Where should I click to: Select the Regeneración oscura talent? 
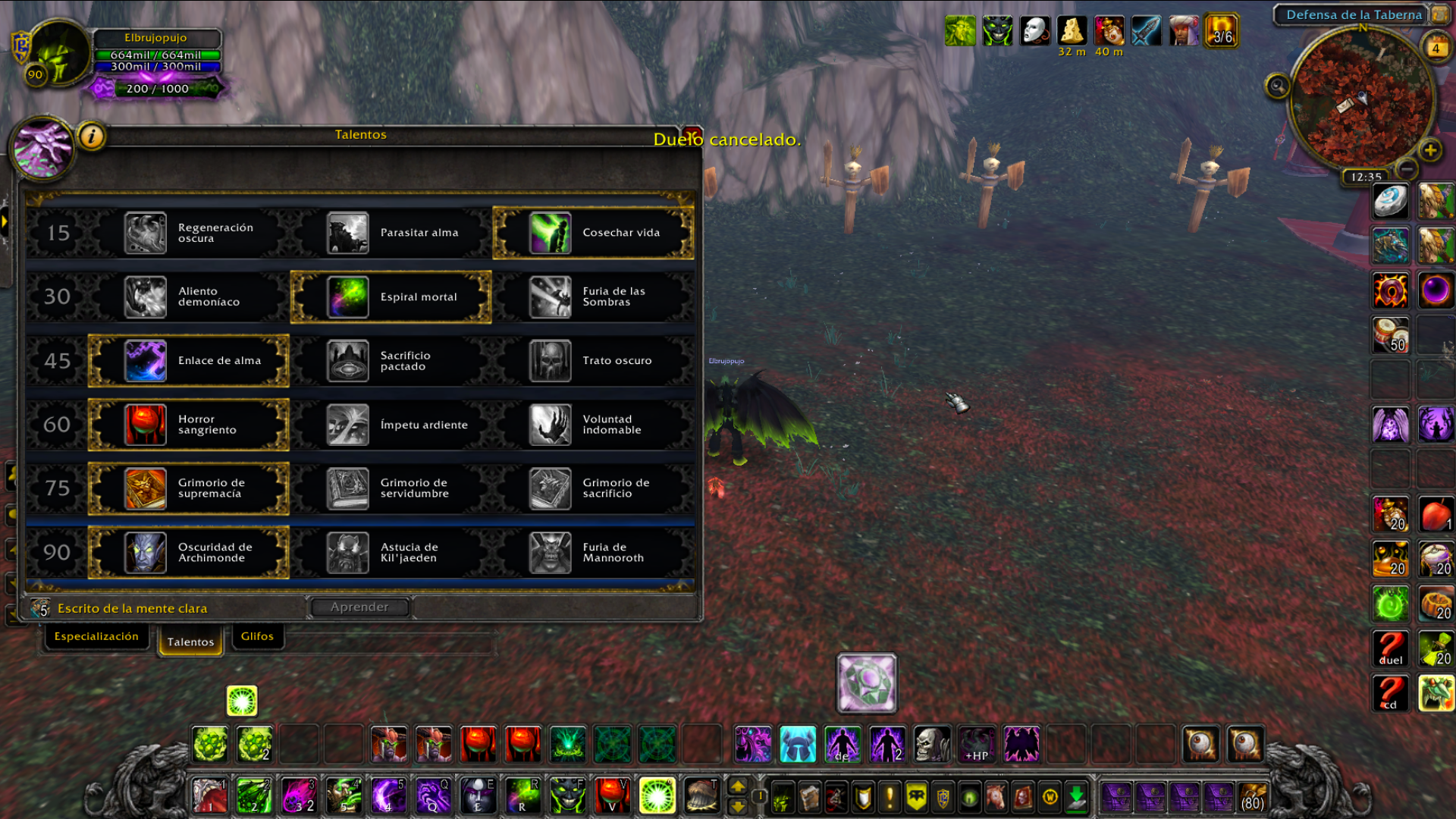pos(188,233)
